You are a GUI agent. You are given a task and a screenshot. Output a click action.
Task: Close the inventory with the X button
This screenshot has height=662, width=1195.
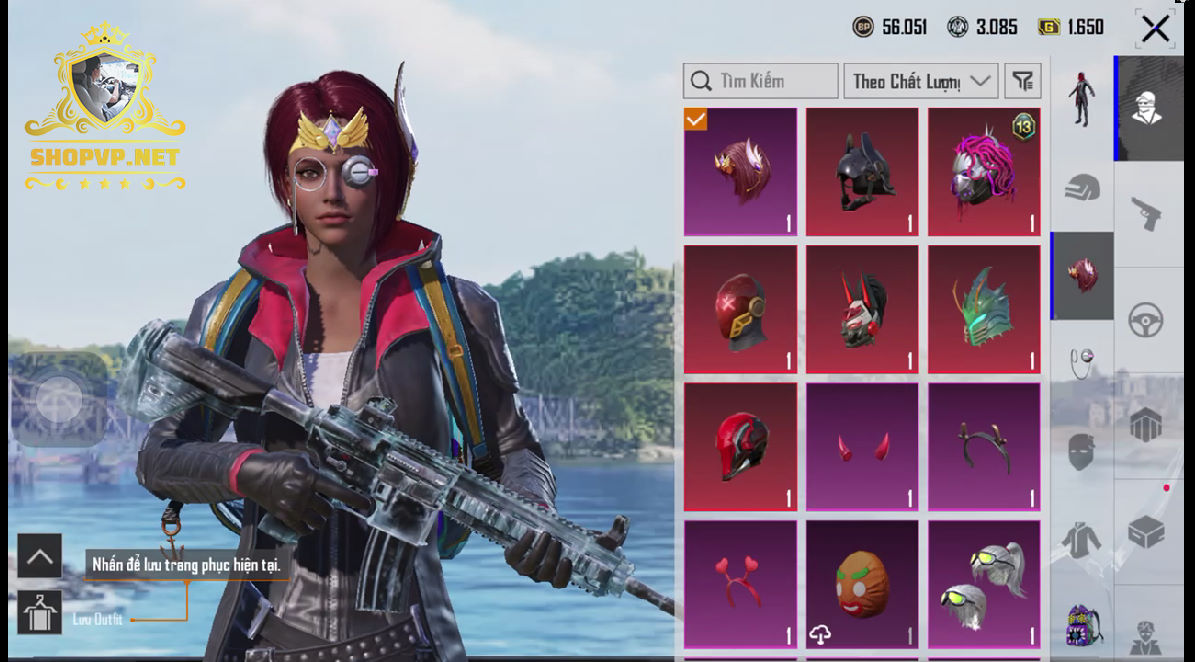pyautogui.click(x=1155, y=29)
